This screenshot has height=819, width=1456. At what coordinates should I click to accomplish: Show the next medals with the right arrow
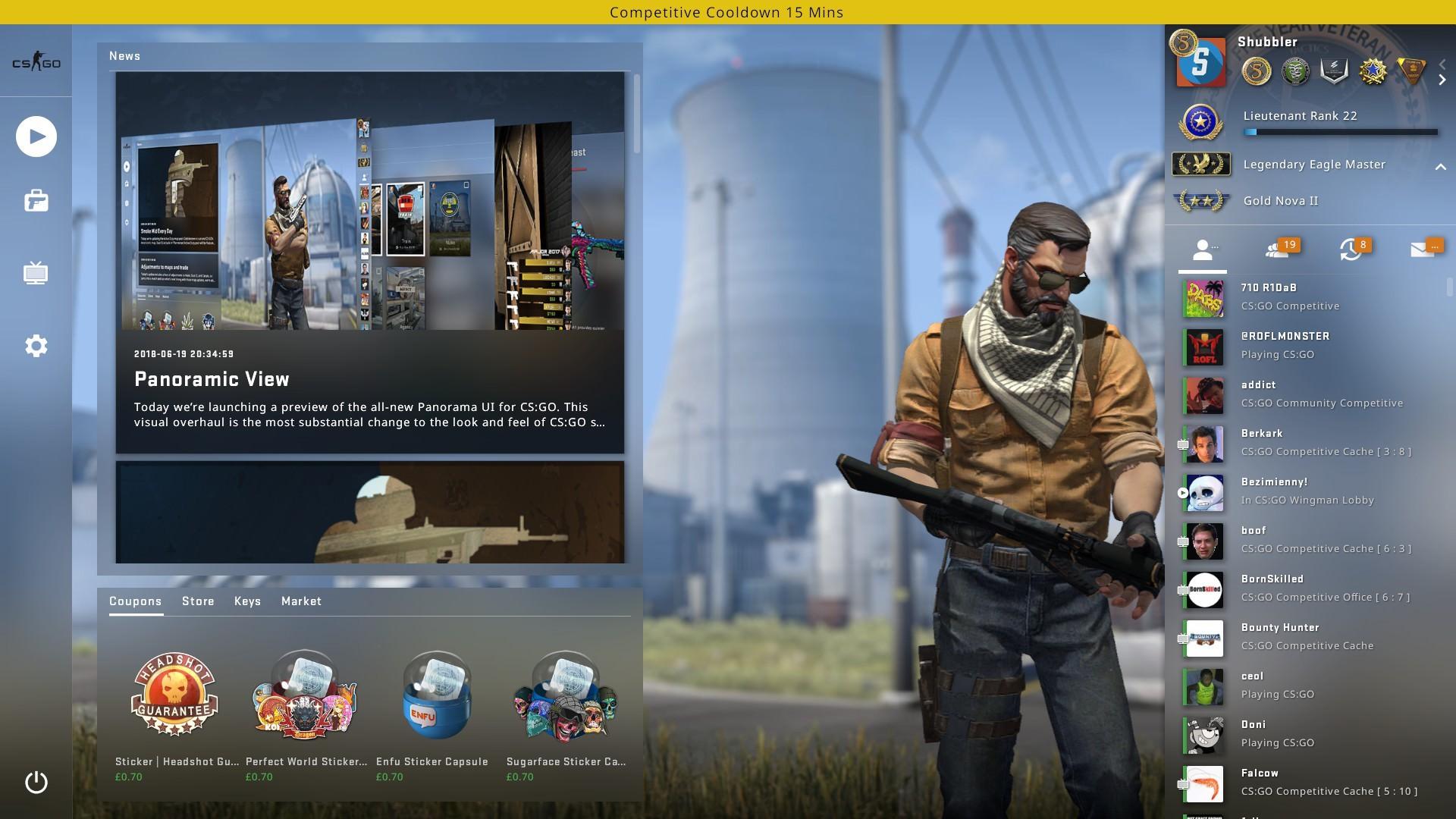click(1442, 80)
